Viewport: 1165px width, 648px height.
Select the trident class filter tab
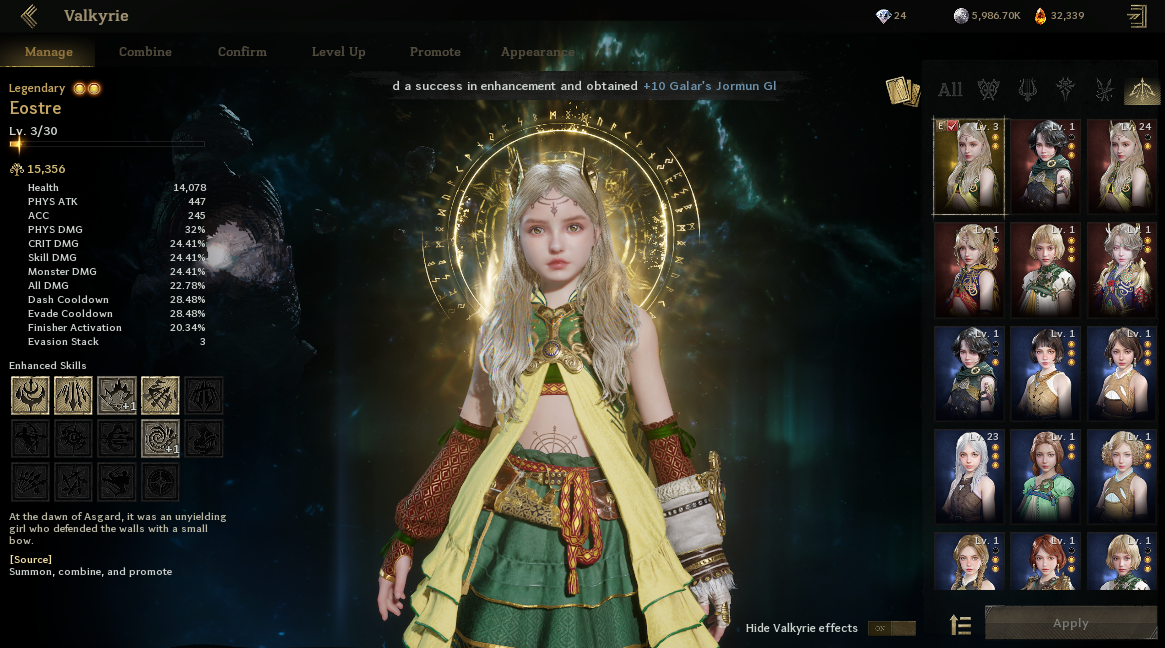(1027, 90)
